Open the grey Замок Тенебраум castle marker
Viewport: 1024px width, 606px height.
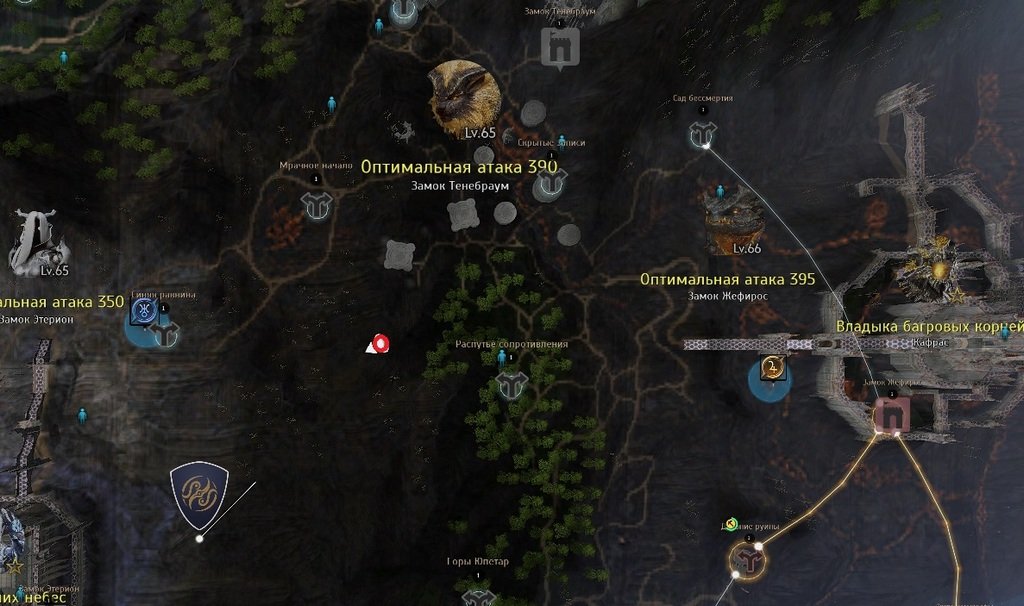[560, 46]
